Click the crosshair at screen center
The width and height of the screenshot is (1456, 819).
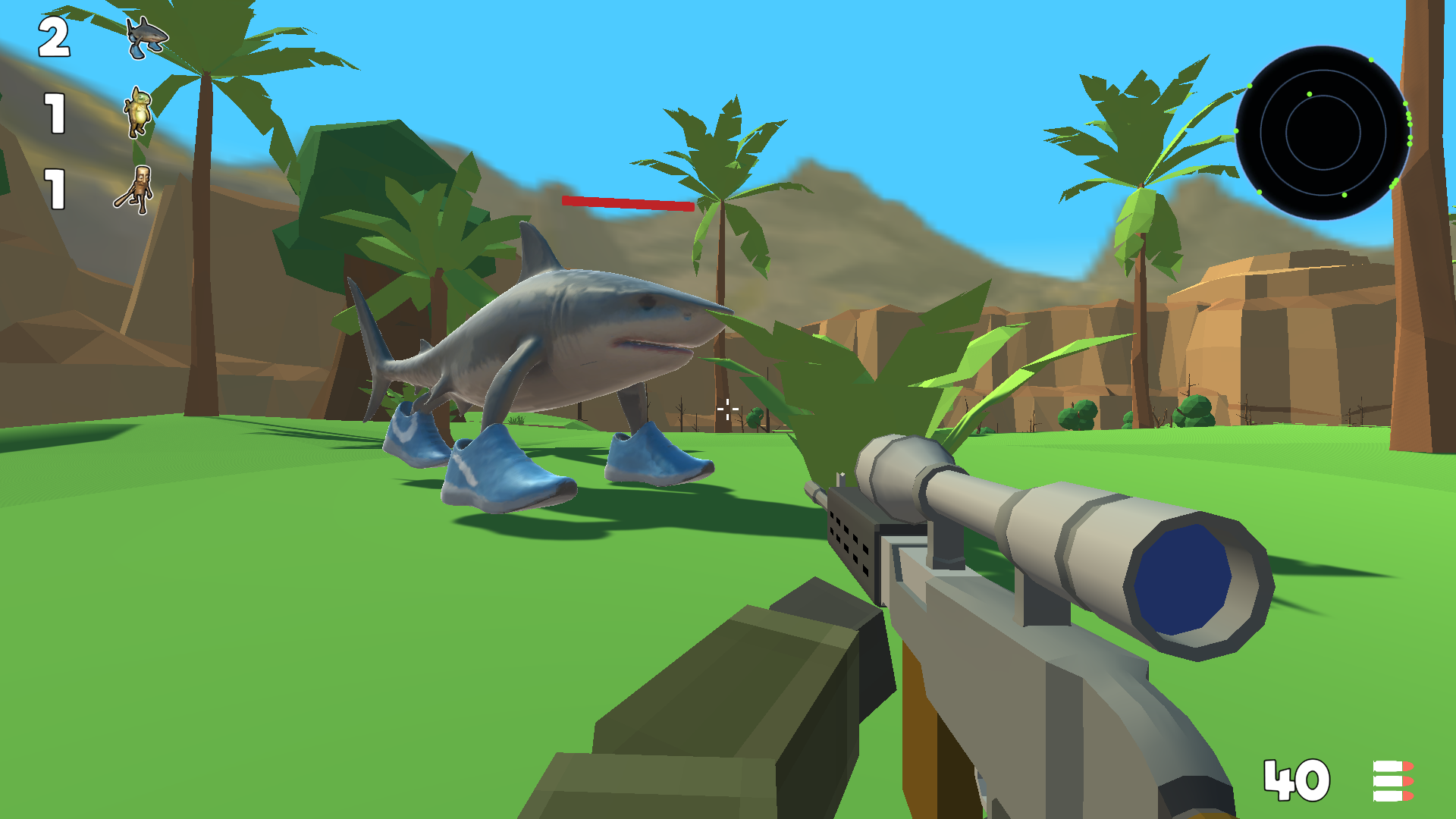[726, 409]
